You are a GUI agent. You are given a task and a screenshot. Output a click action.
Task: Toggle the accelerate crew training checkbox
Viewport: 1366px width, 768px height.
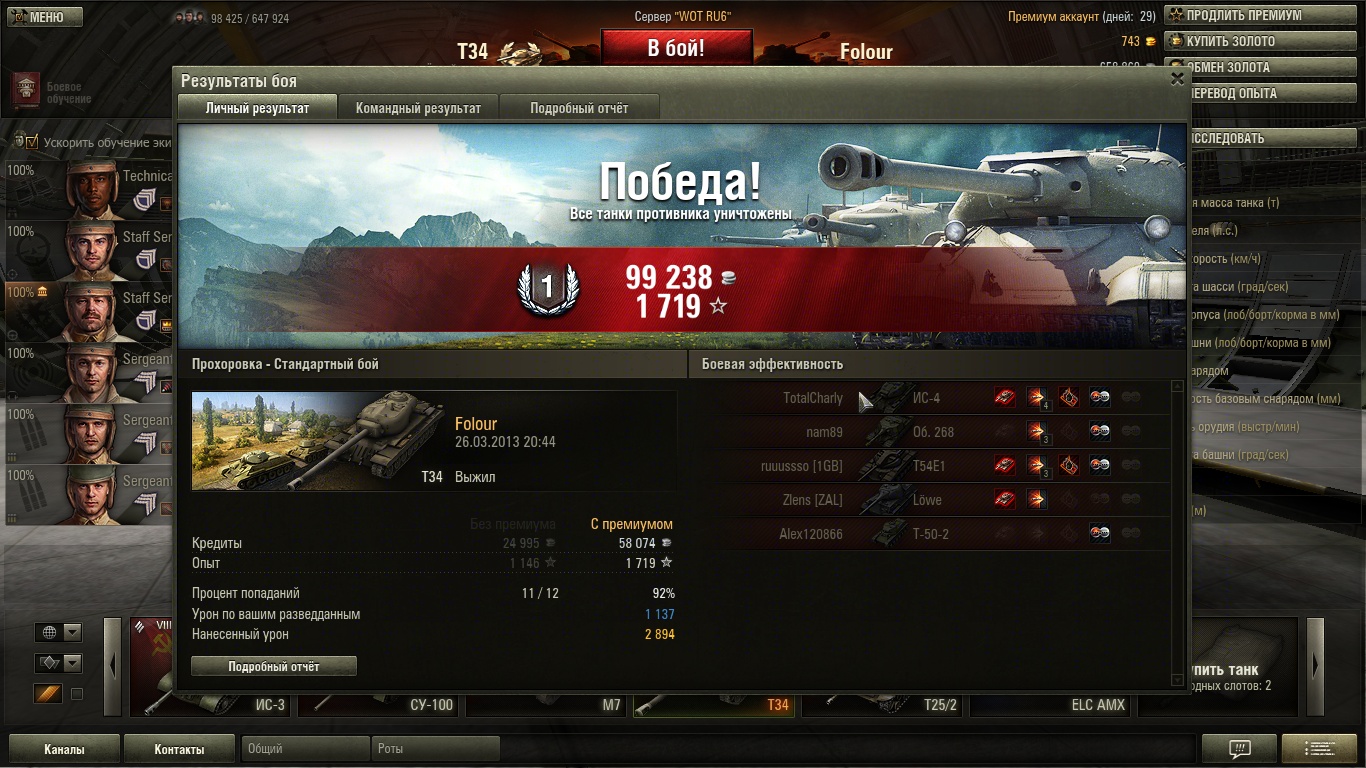(x=32, y=142)
